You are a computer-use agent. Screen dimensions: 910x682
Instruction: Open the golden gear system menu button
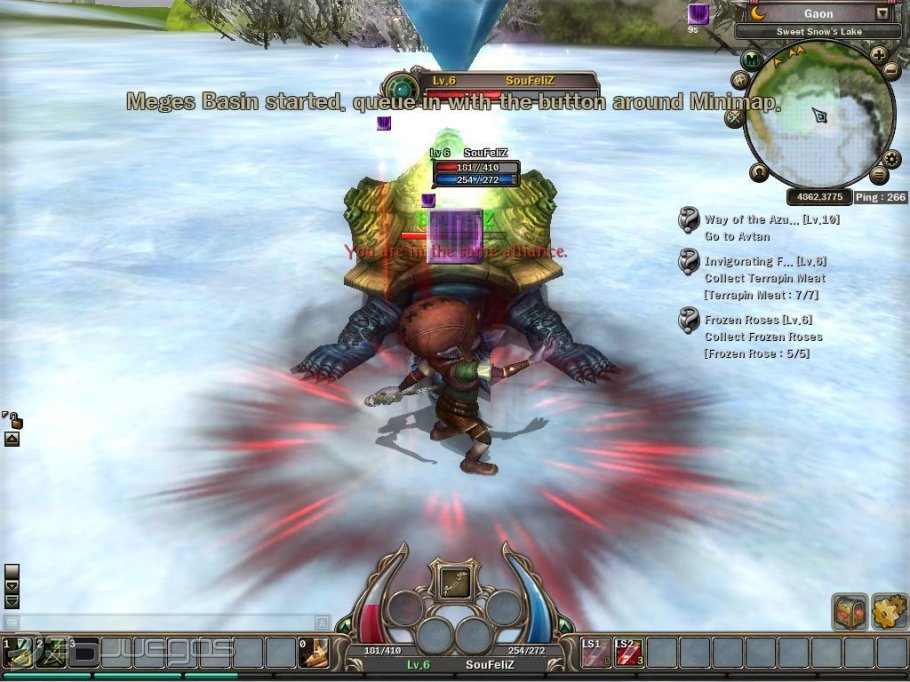pos(889,610)
